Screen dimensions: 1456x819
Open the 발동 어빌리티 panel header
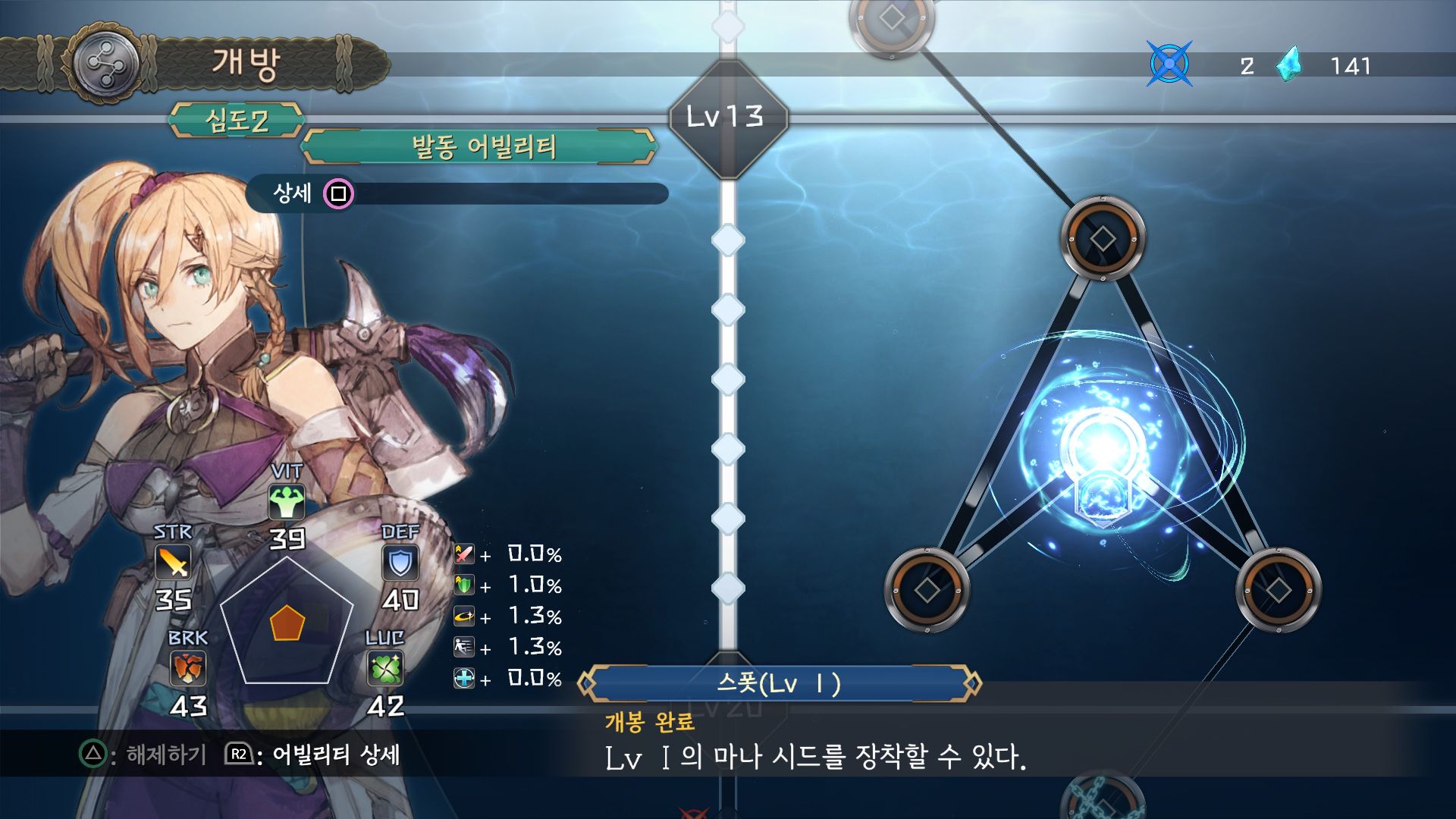pos(479,146)
